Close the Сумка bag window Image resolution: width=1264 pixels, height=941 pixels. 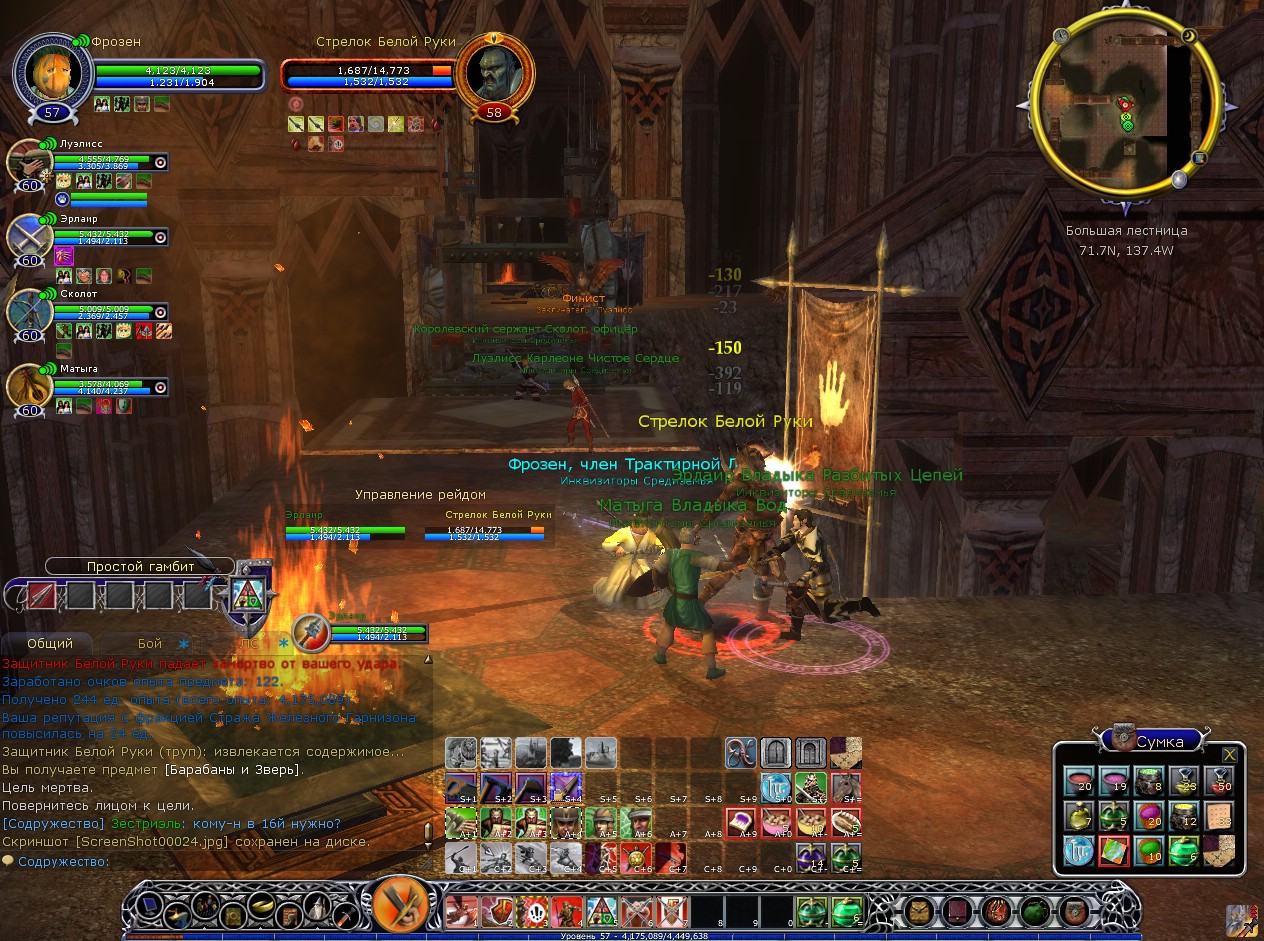1229,754
